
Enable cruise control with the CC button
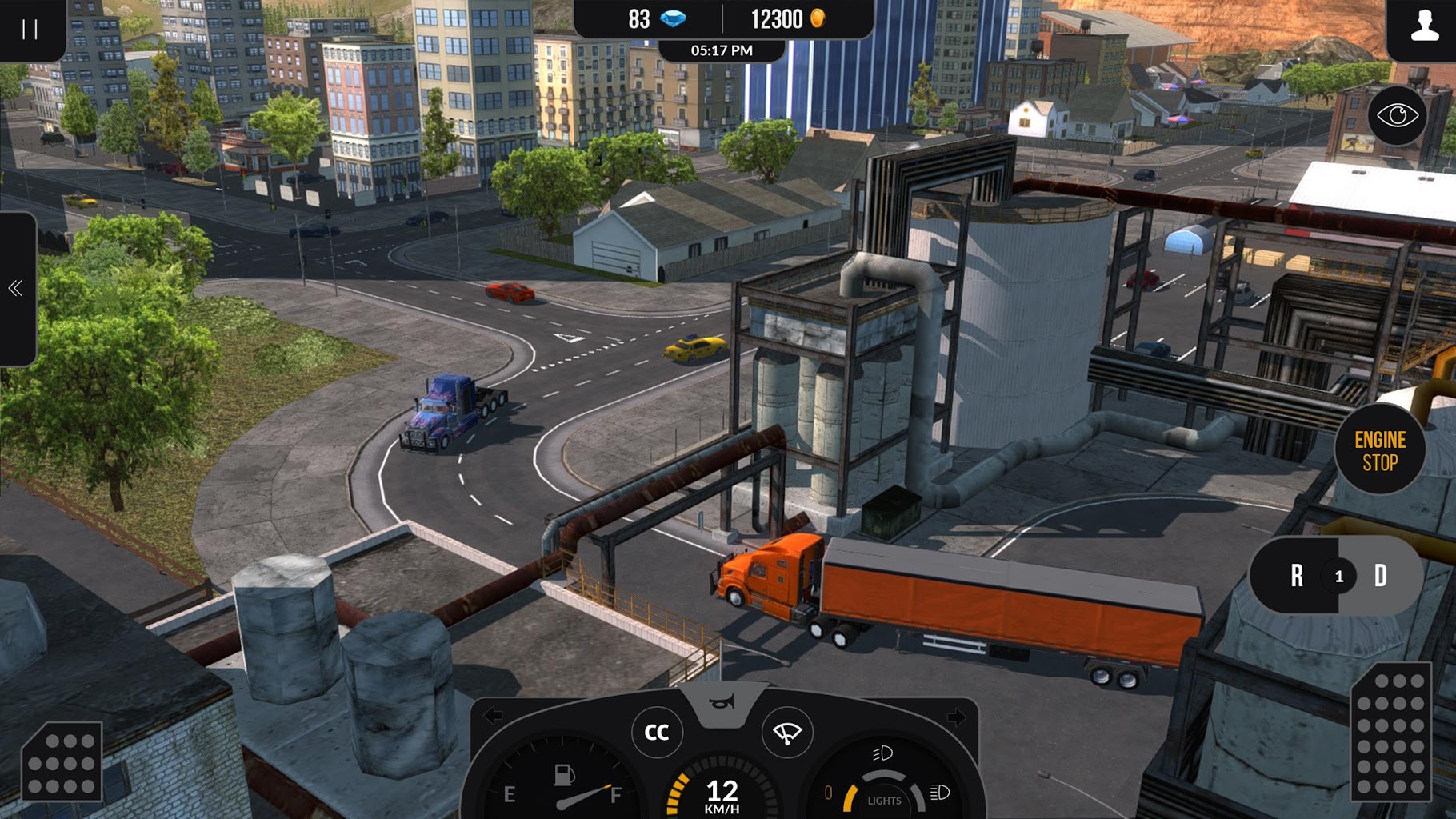point(658,733)
